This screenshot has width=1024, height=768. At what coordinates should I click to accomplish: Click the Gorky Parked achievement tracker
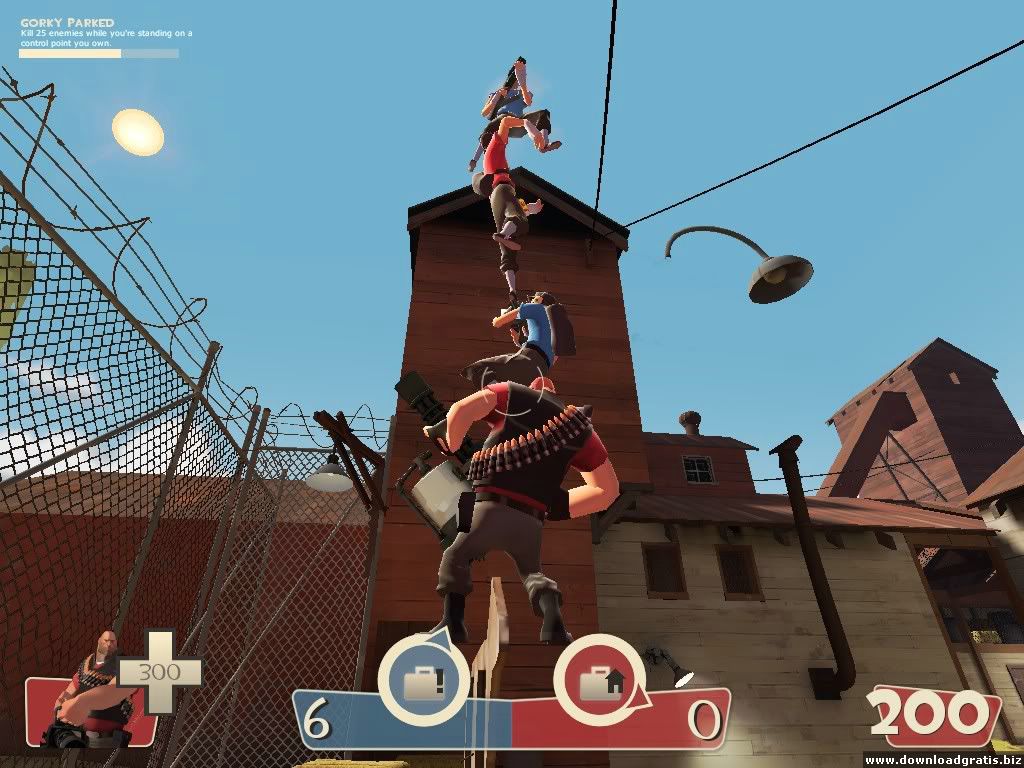point(98,37)
